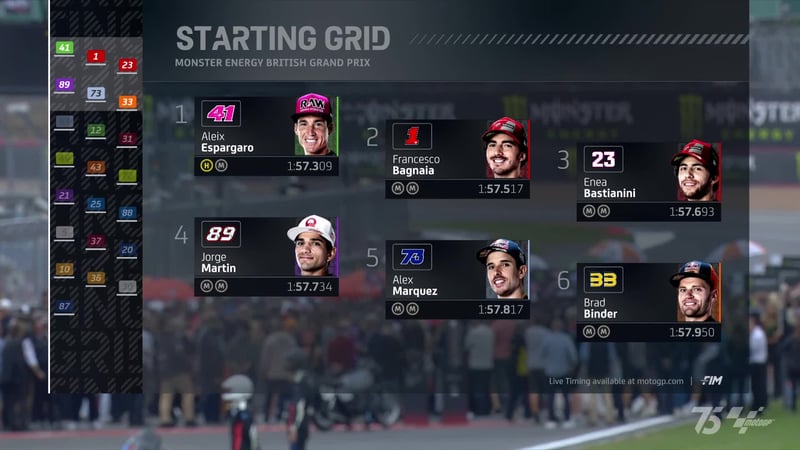Select Aleix Espargaro's pole position card
This screenshot has width=800, height=450.
click(266, 136)
